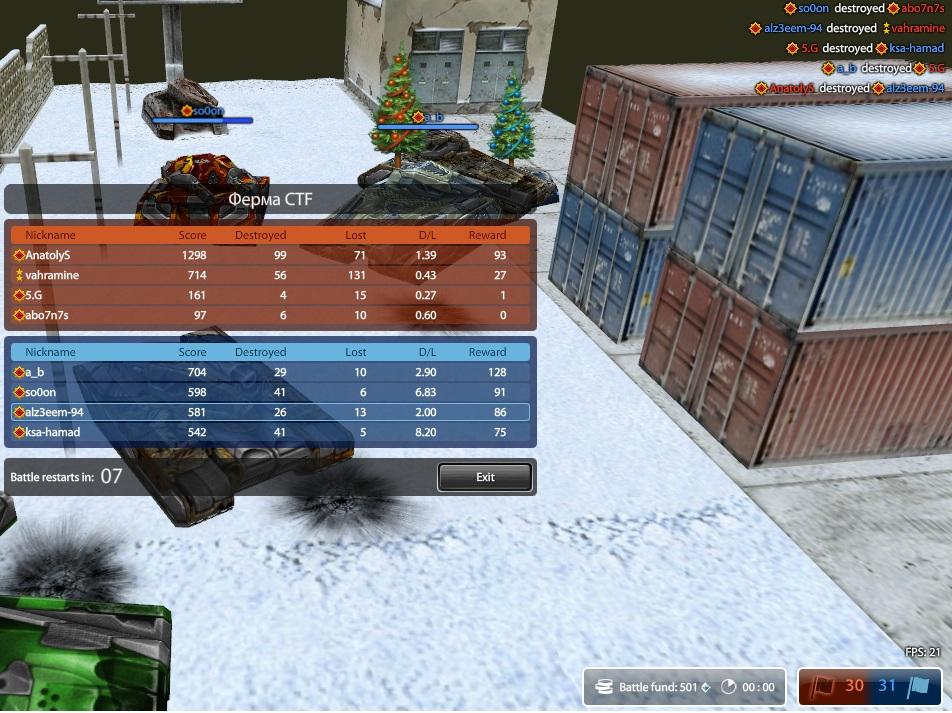Choose the 5.G player row
Image resolution: width=952 pixels, height=713 pixels.
pyautogui.click(x=270, y=295)
